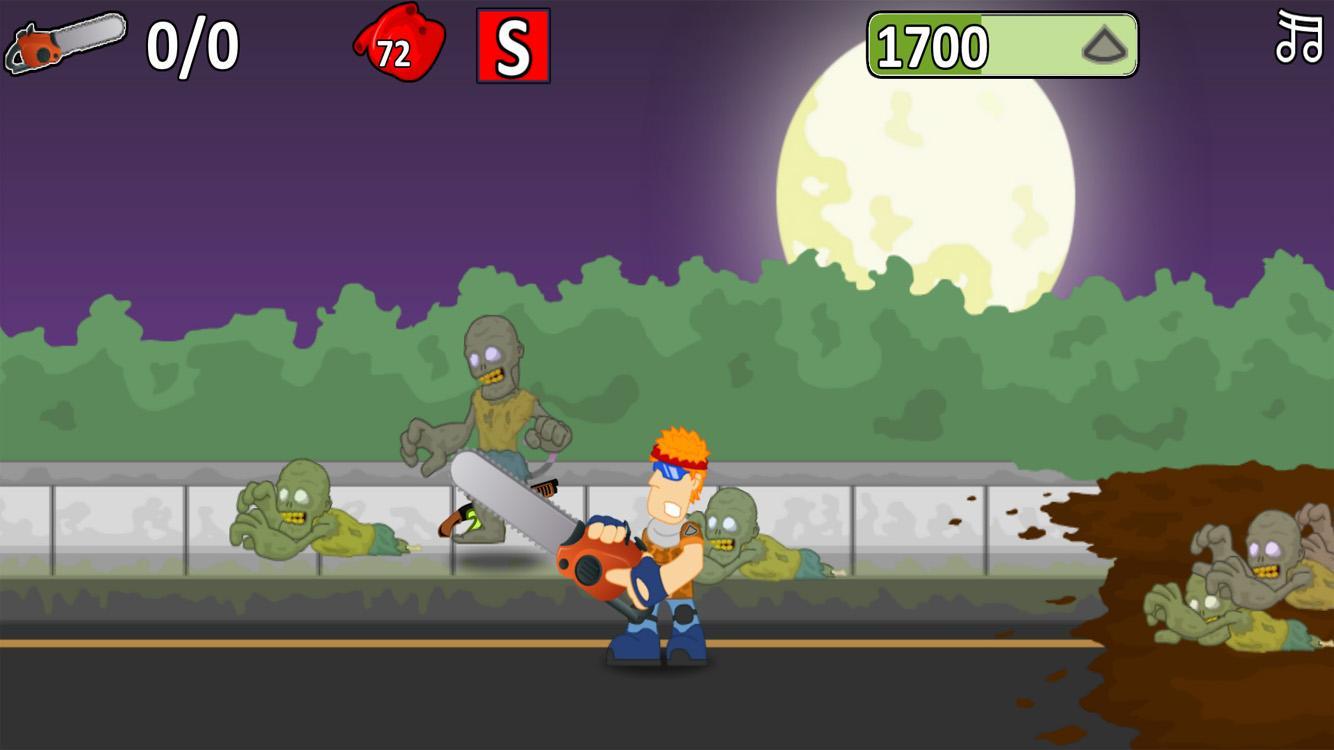
Task: Click the upward chevron inside the green bar
Action: 1103,45
